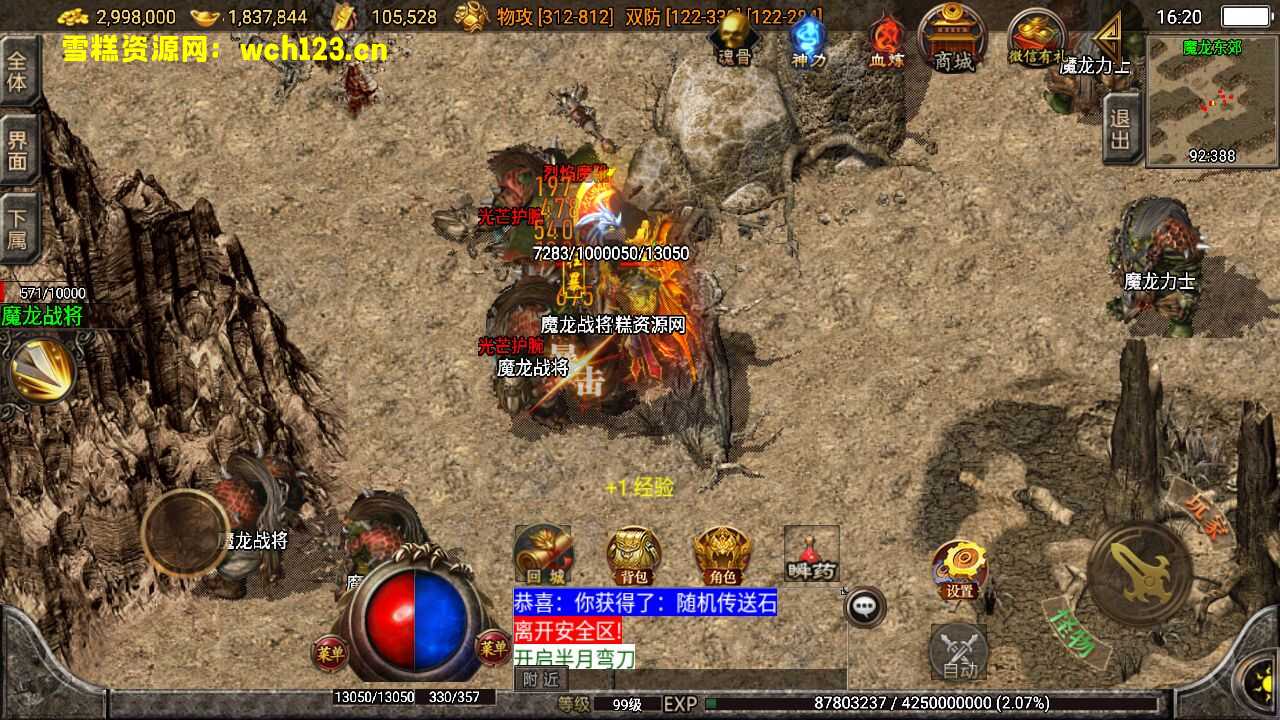1280x720 pixels.
Task: Claim the 微信有礼 gift icon
Action: tap(1035, 40)
